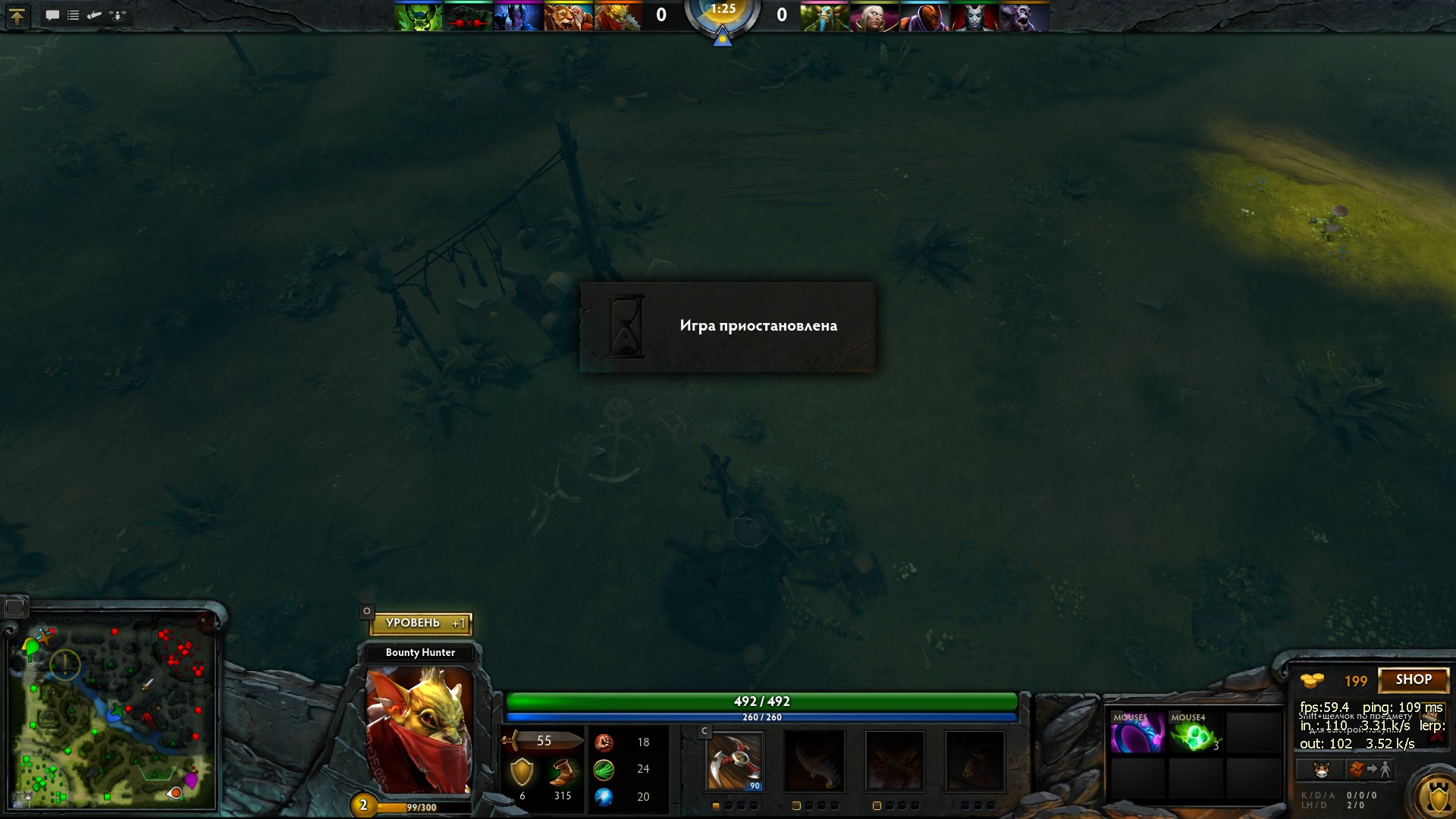Use the purple Arcane Ring item slot
Image resolution: width=1456 pixels, height=819 pixels.
point(1136,733)
